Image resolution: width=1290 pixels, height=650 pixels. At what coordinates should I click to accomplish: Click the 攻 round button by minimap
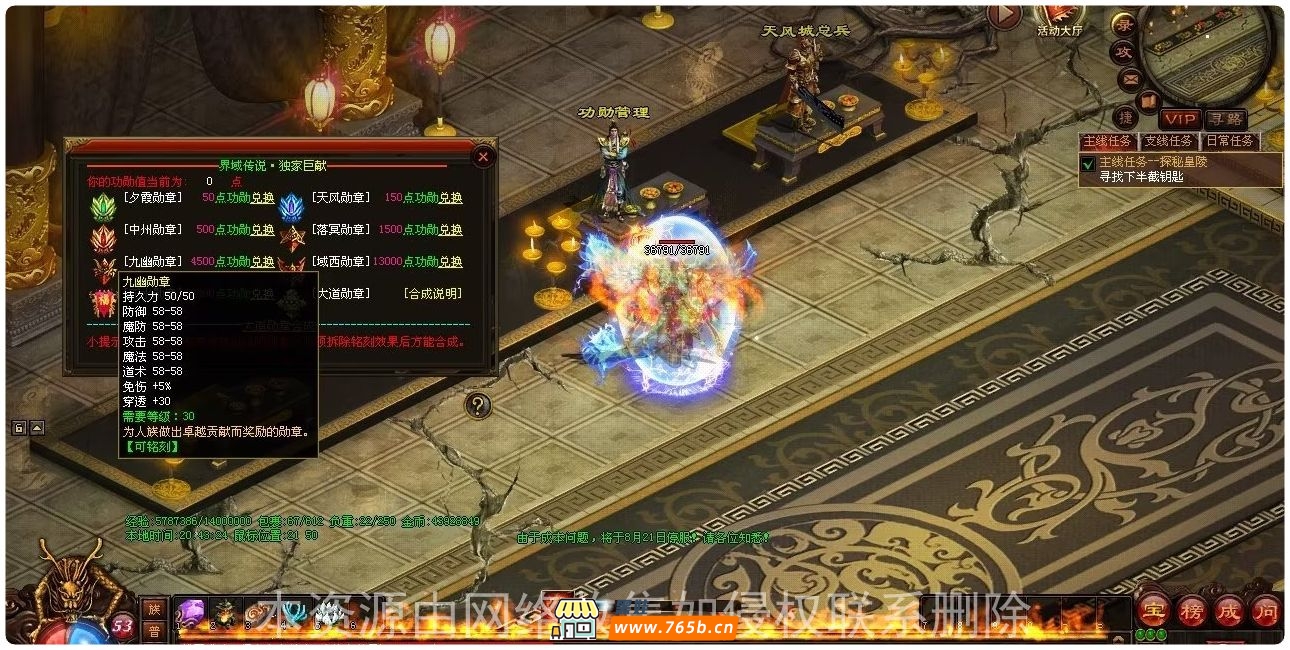(1124, 52)
